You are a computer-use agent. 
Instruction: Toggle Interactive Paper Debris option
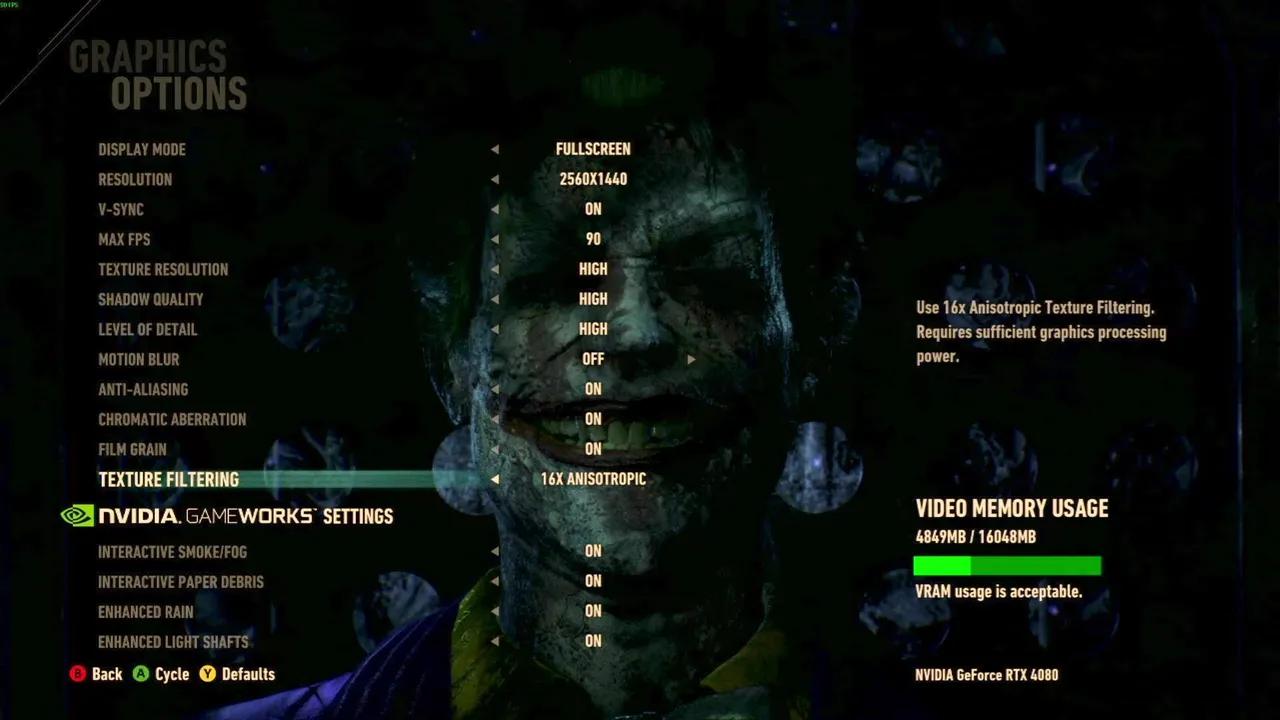(x=181, y=581)
